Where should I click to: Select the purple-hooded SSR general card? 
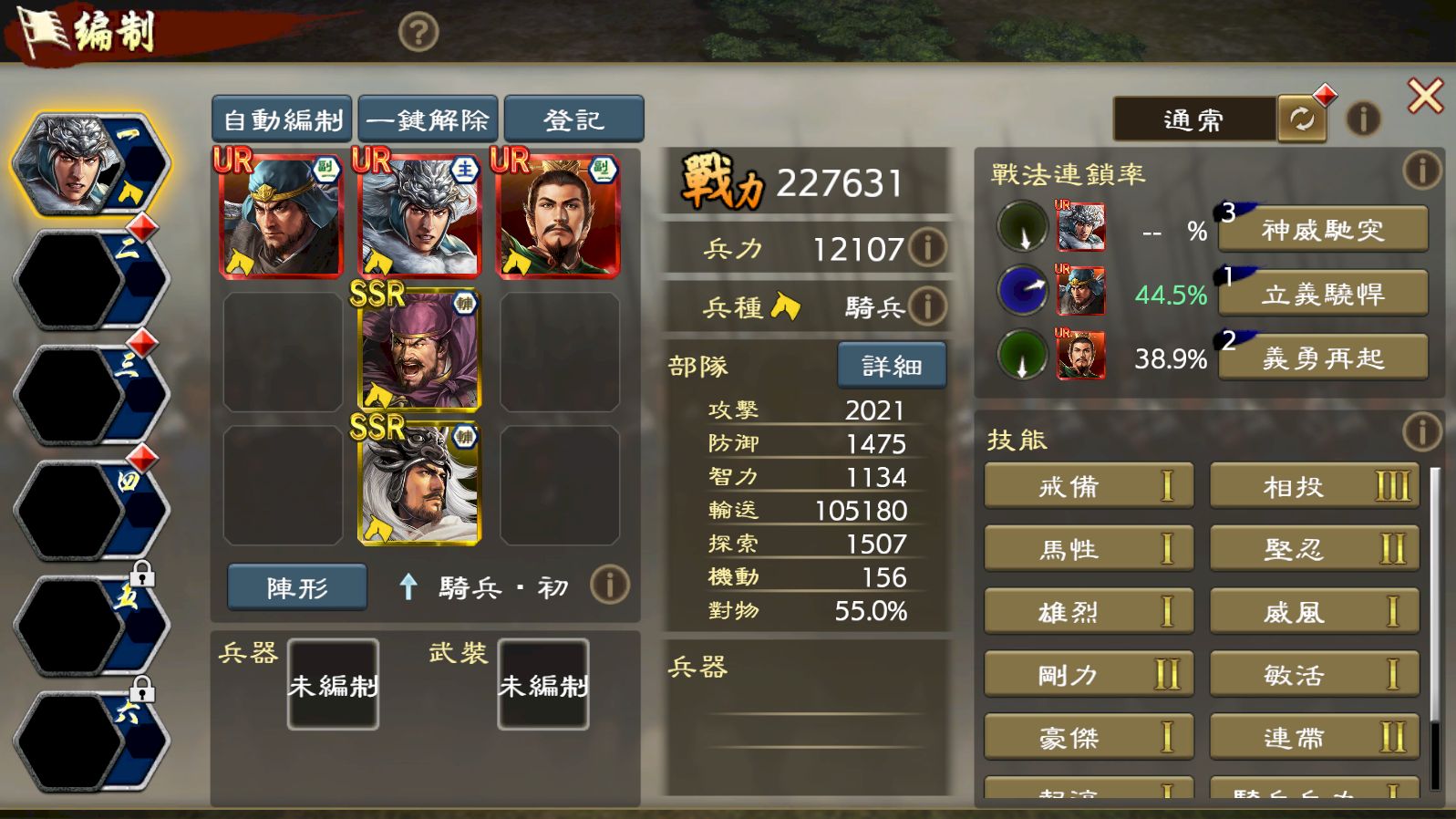(419, 350)
